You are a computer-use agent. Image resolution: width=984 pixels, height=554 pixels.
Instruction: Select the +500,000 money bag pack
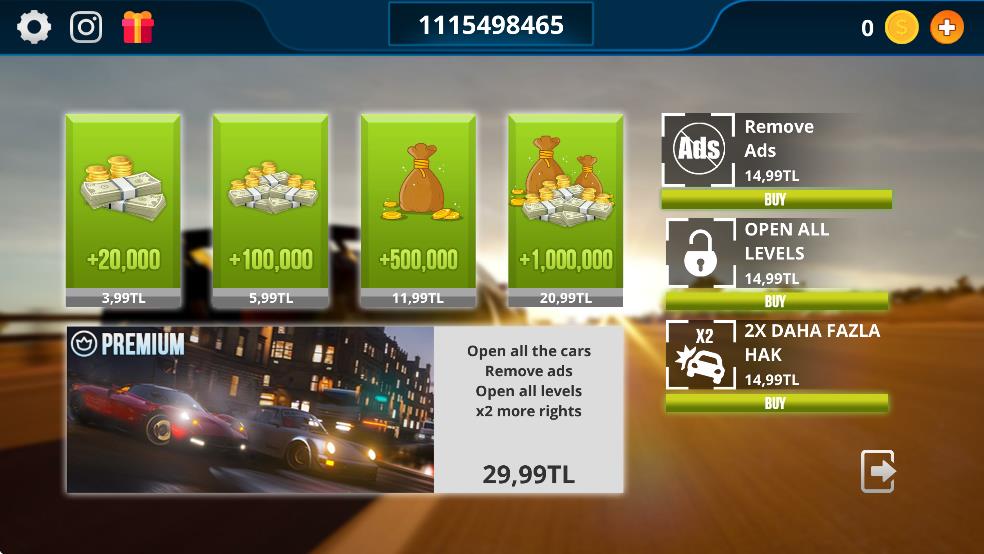point(418,210)
